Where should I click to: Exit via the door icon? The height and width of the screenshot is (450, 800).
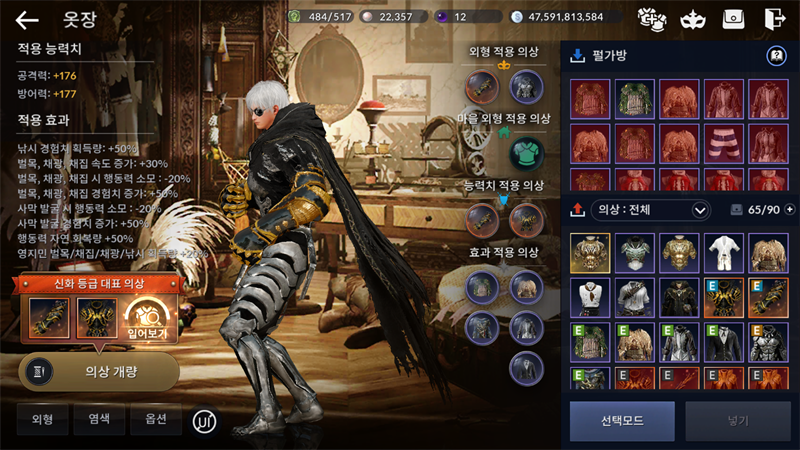click(x=774, y=18)
